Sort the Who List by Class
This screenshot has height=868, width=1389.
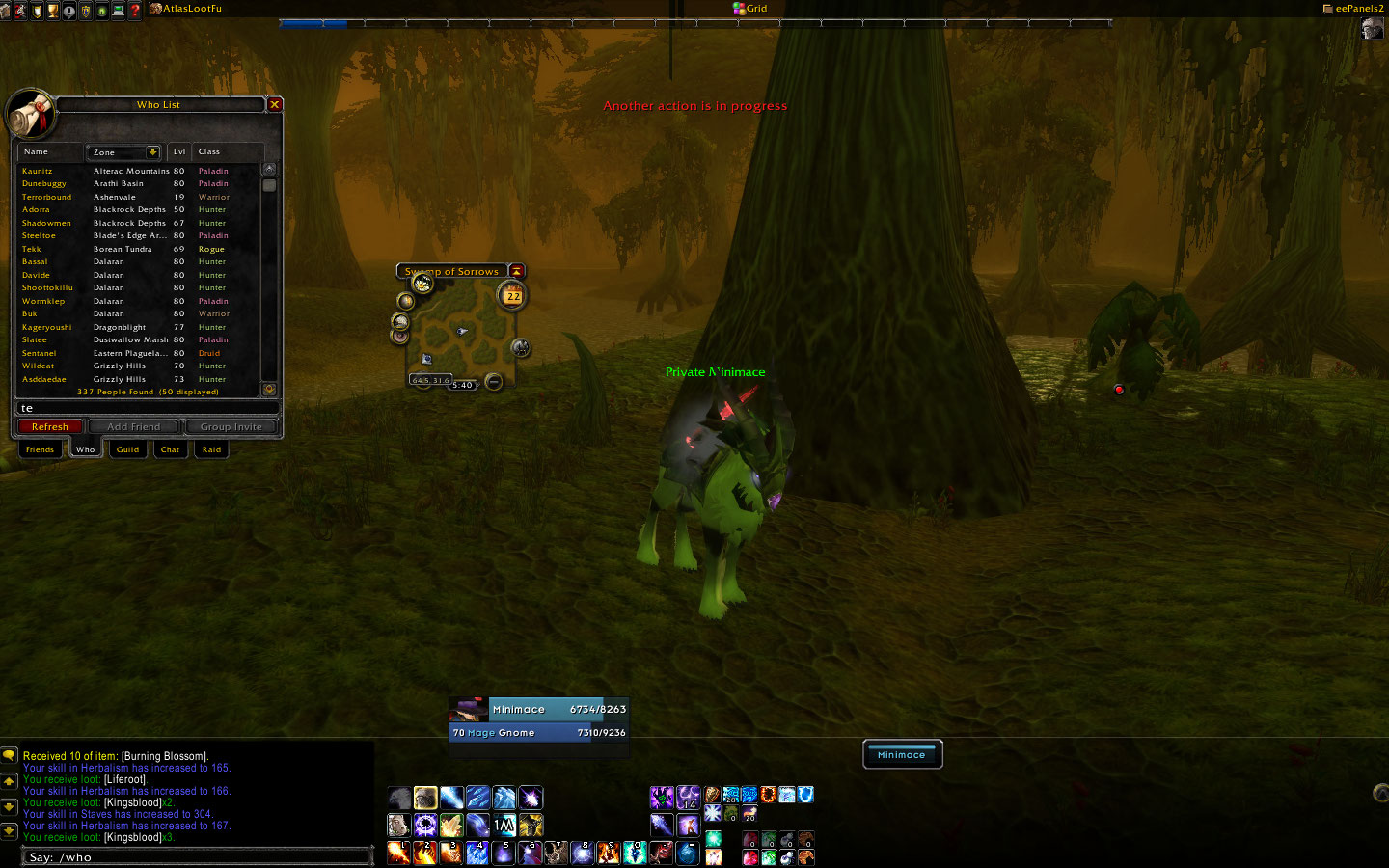point(209,151)
